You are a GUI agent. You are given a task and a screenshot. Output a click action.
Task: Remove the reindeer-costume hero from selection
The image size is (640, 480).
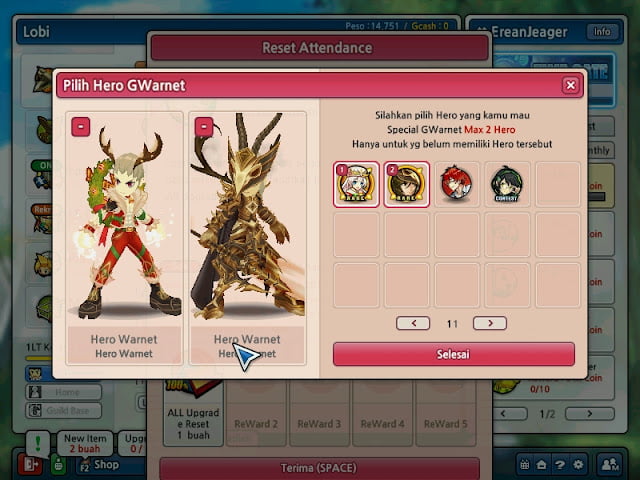pos(80,127)
